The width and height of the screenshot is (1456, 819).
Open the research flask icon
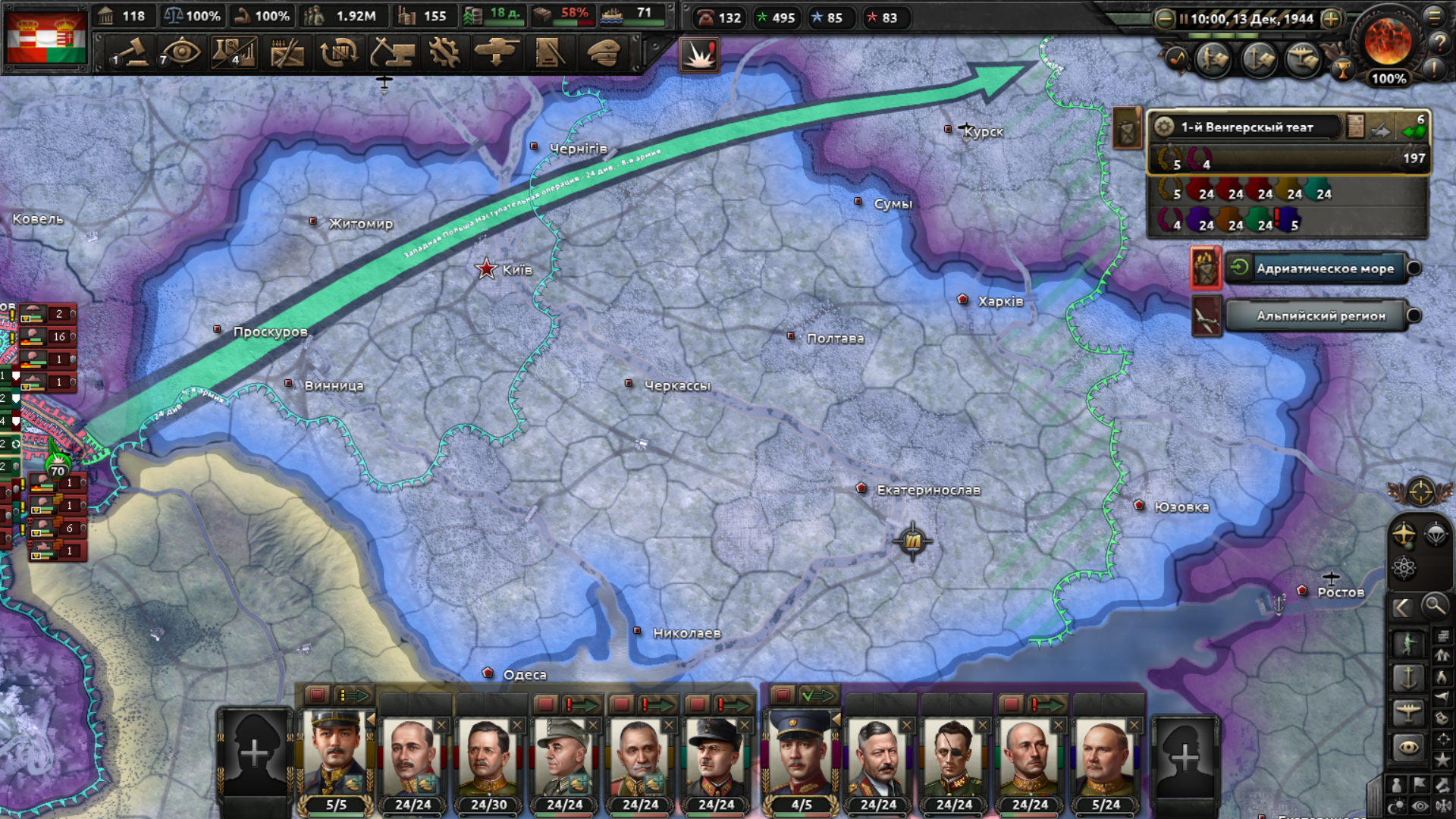[x=234, y=53]
